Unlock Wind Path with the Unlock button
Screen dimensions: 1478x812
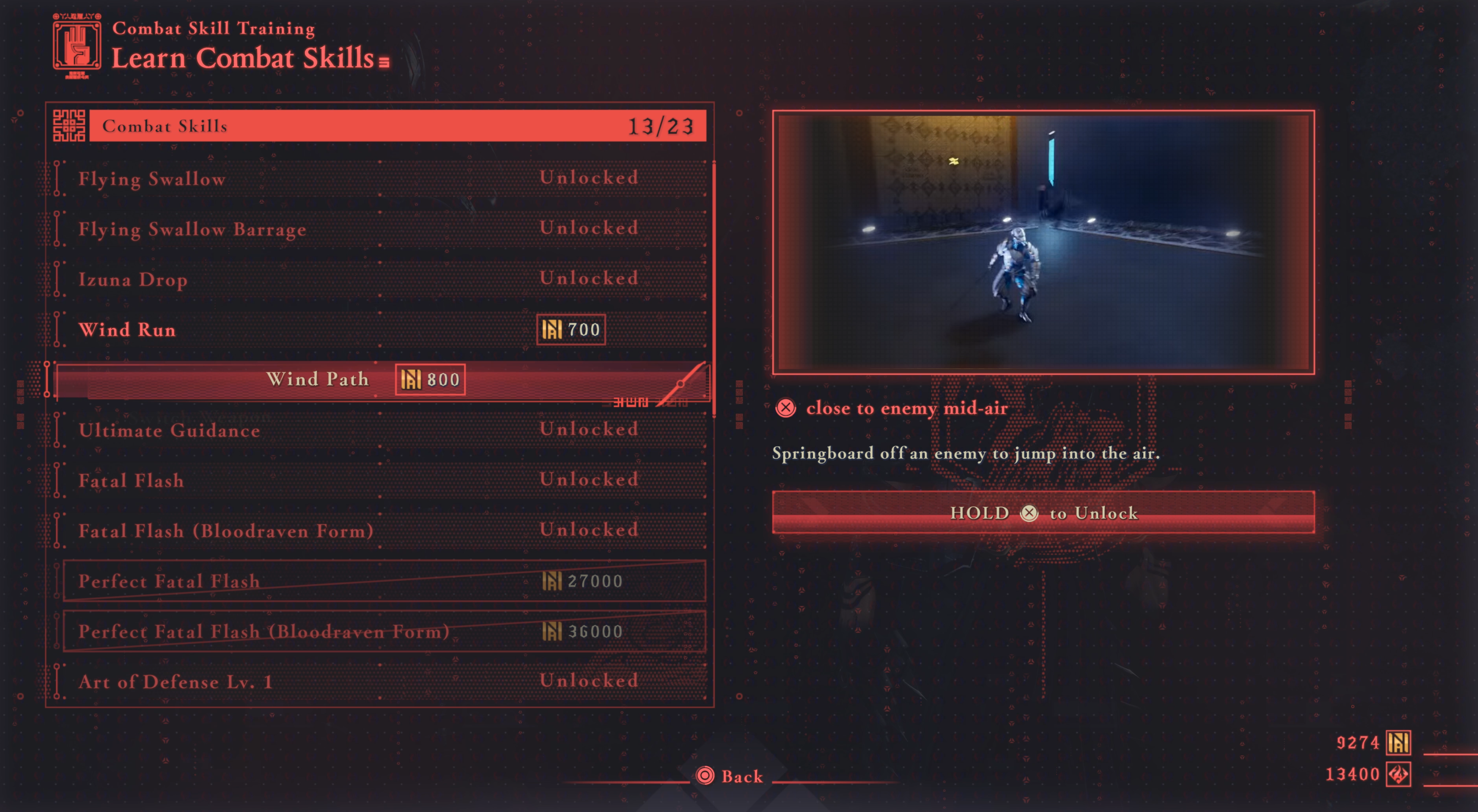tap(1043, 513)
